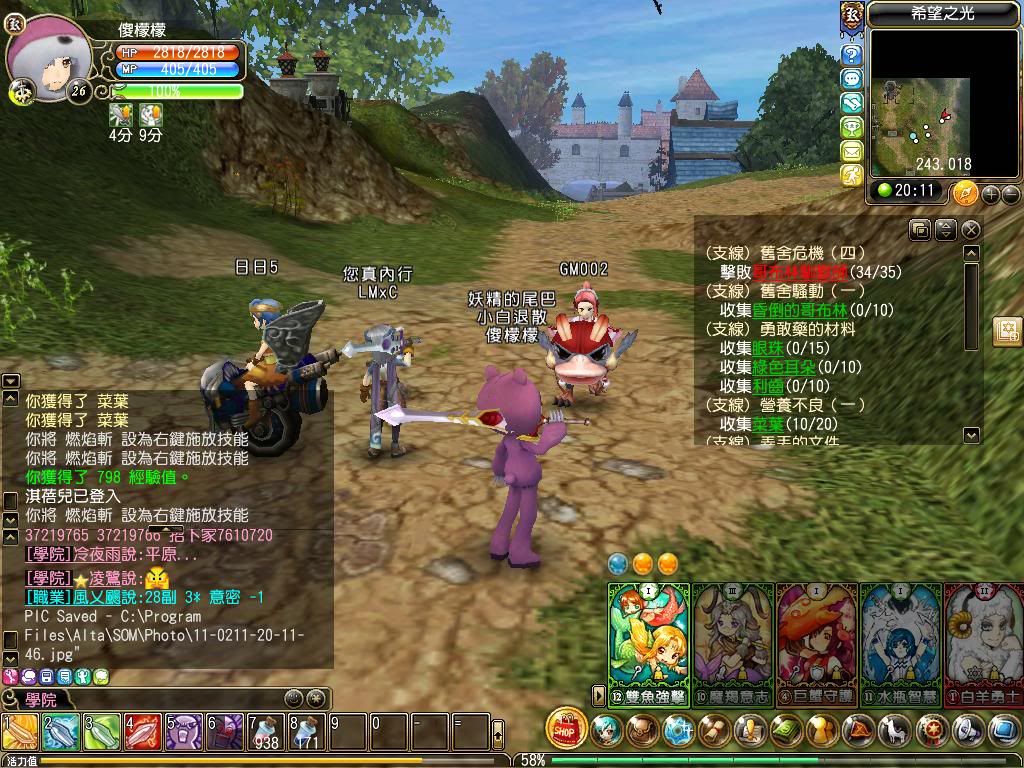
Task: Use the red potion in hotbar slot 7
Action: [266, 733]
